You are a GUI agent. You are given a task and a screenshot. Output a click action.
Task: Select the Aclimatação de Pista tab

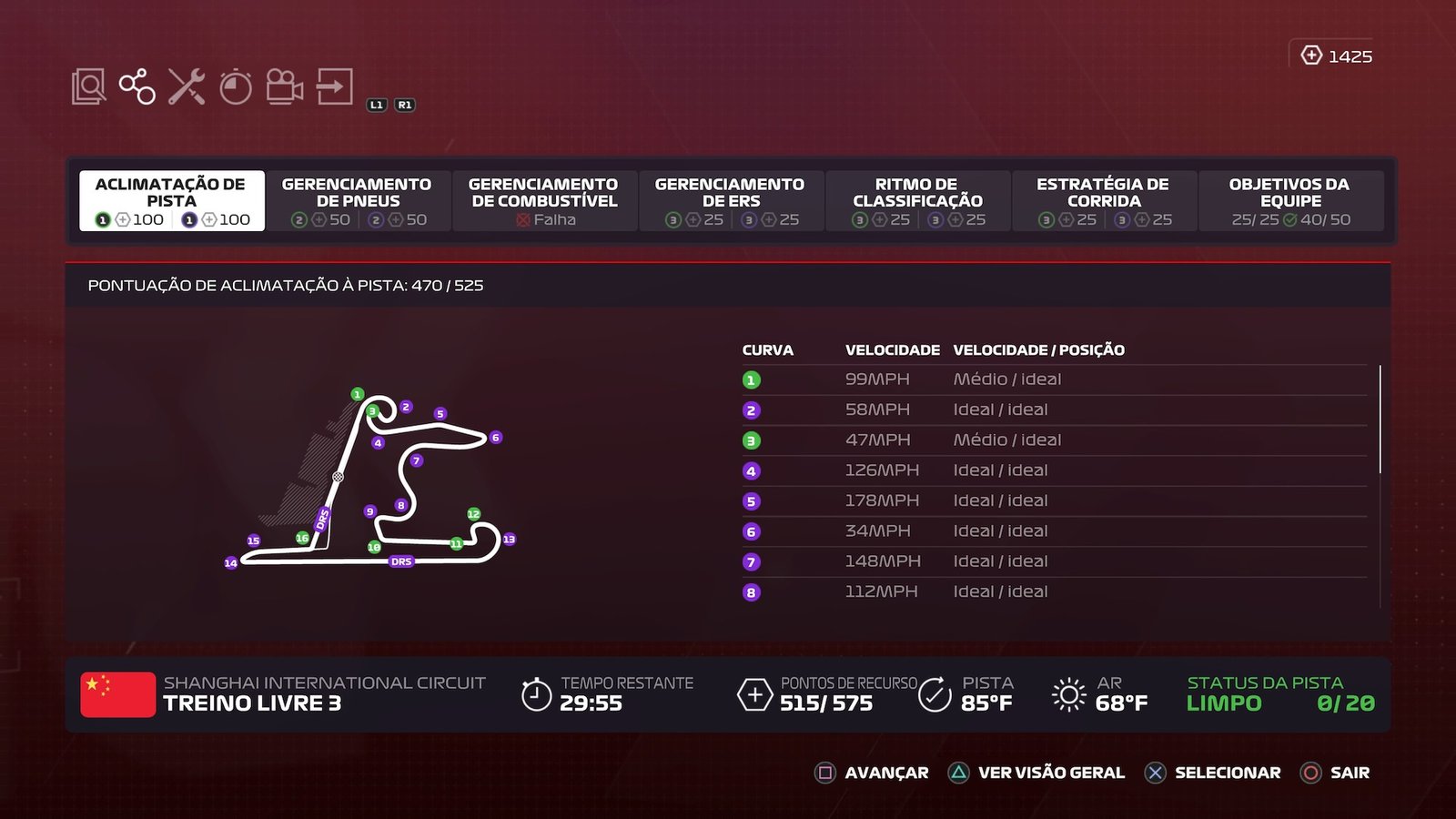point(171,200)
